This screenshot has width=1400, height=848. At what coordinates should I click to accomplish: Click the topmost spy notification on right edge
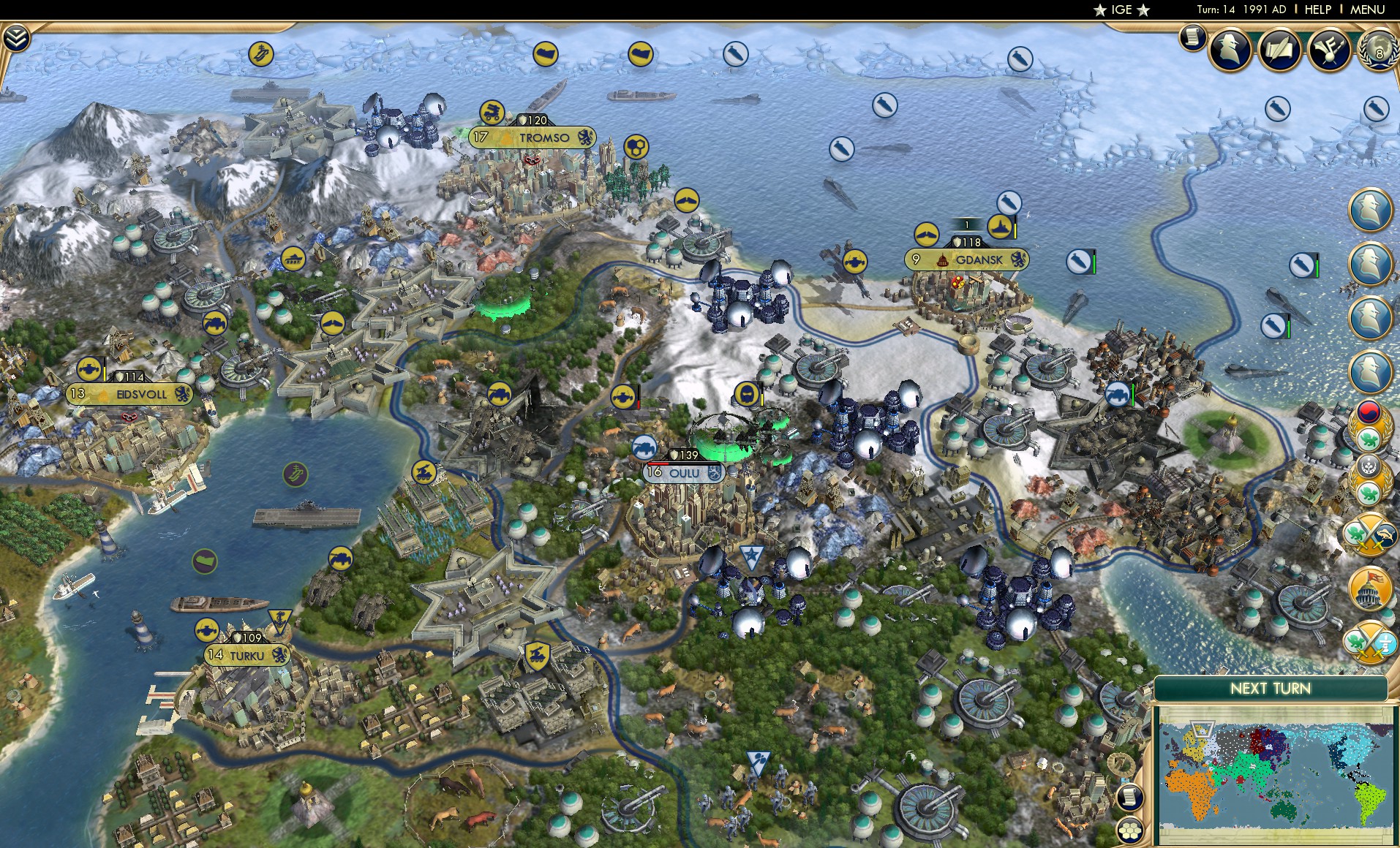[x=1371, y=210]
